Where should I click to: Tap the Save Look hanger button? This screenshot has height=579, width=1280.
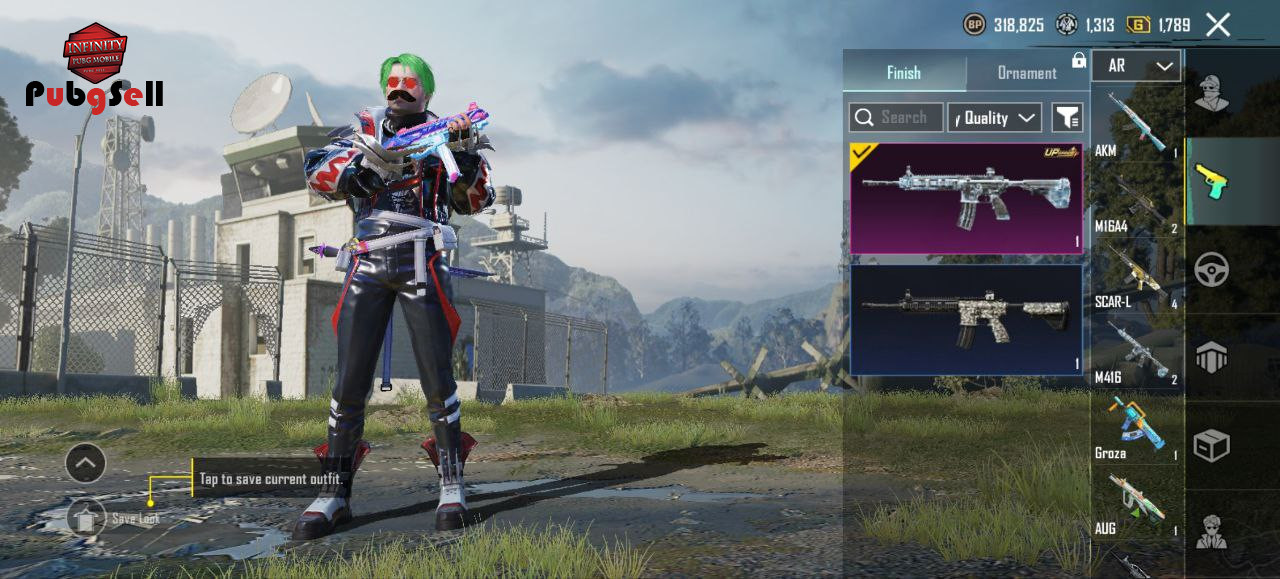coord(87,518)
